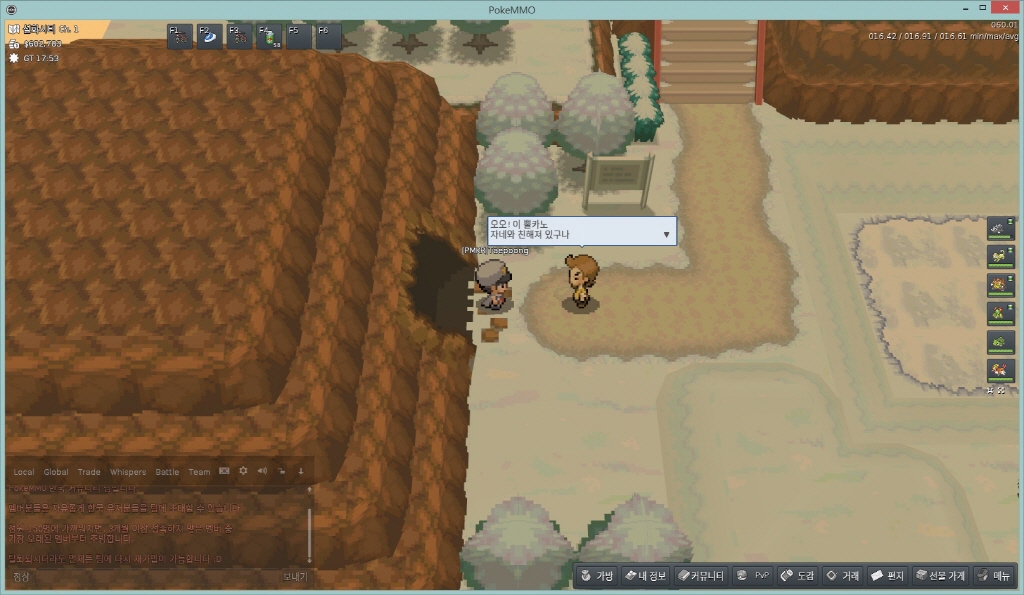Viewport: 1024px width, 595px height.
Task: Toggle chat sound with the speaker icon
Action: tap(262, 471)
